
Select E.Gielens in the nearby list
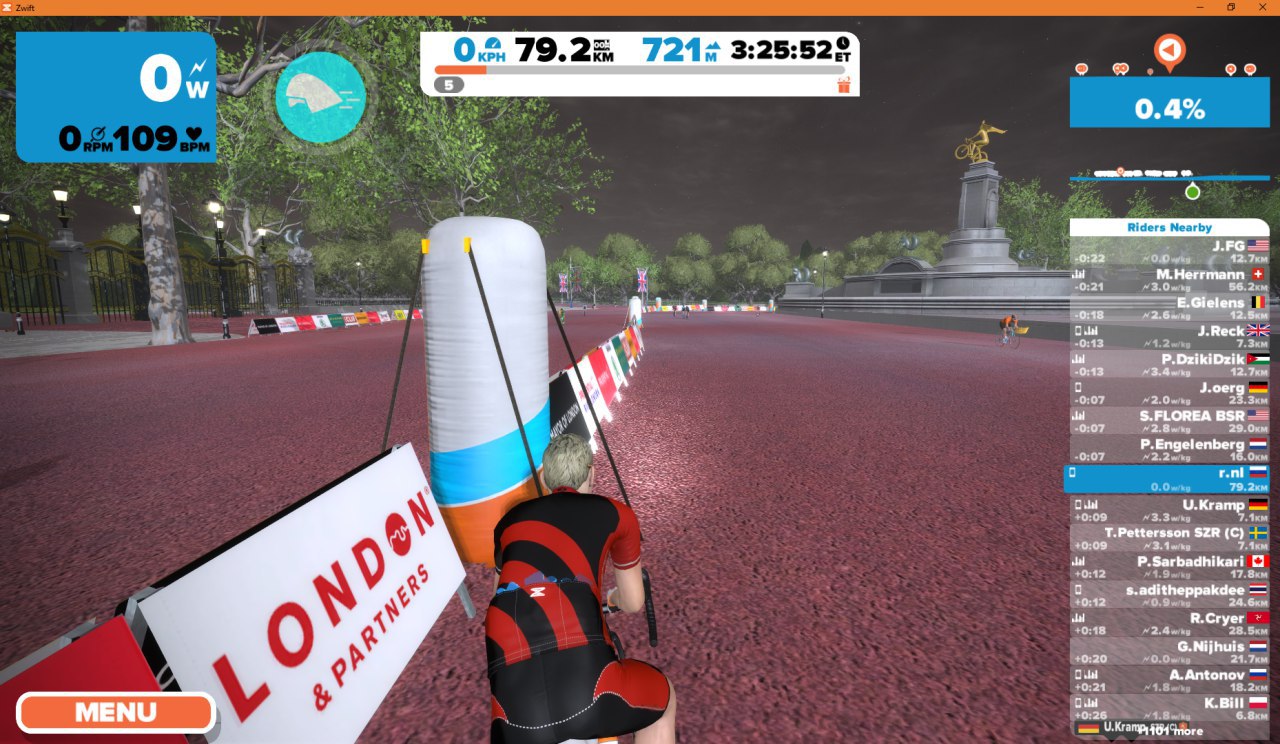click(1169, 308)
